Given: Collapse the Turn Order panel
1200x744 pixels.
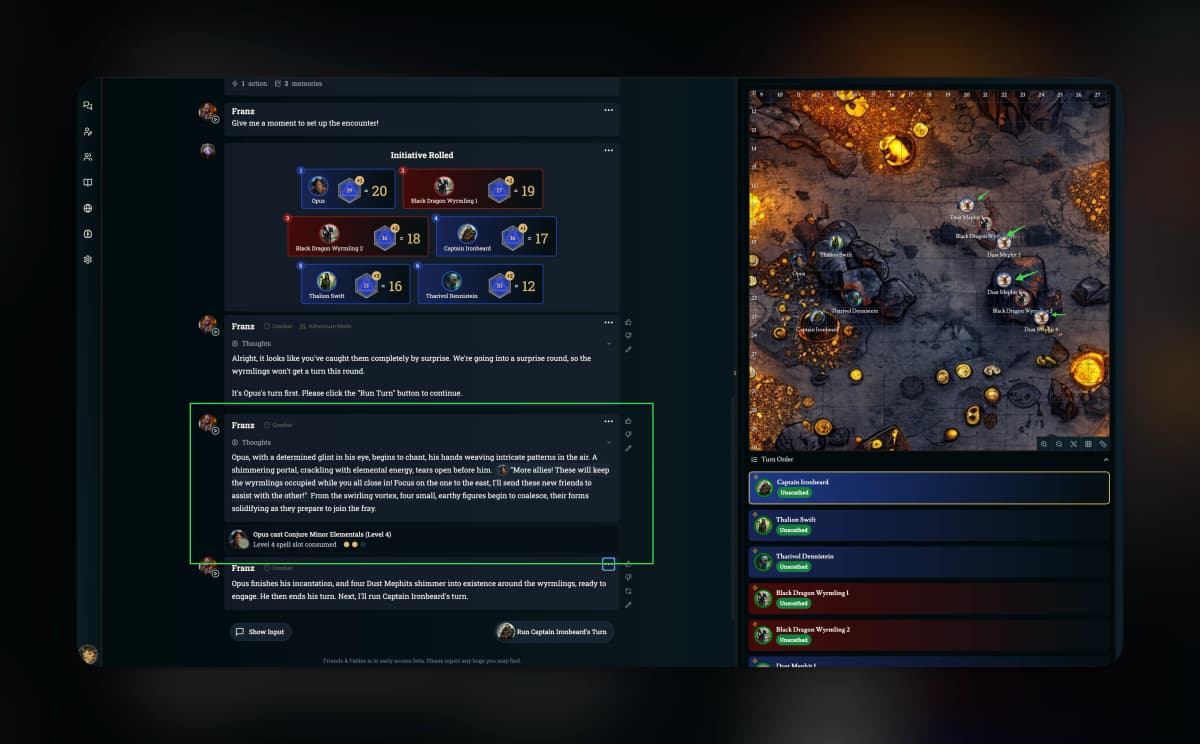Looking at the screenshot, I should click(x=1106, y=459).
